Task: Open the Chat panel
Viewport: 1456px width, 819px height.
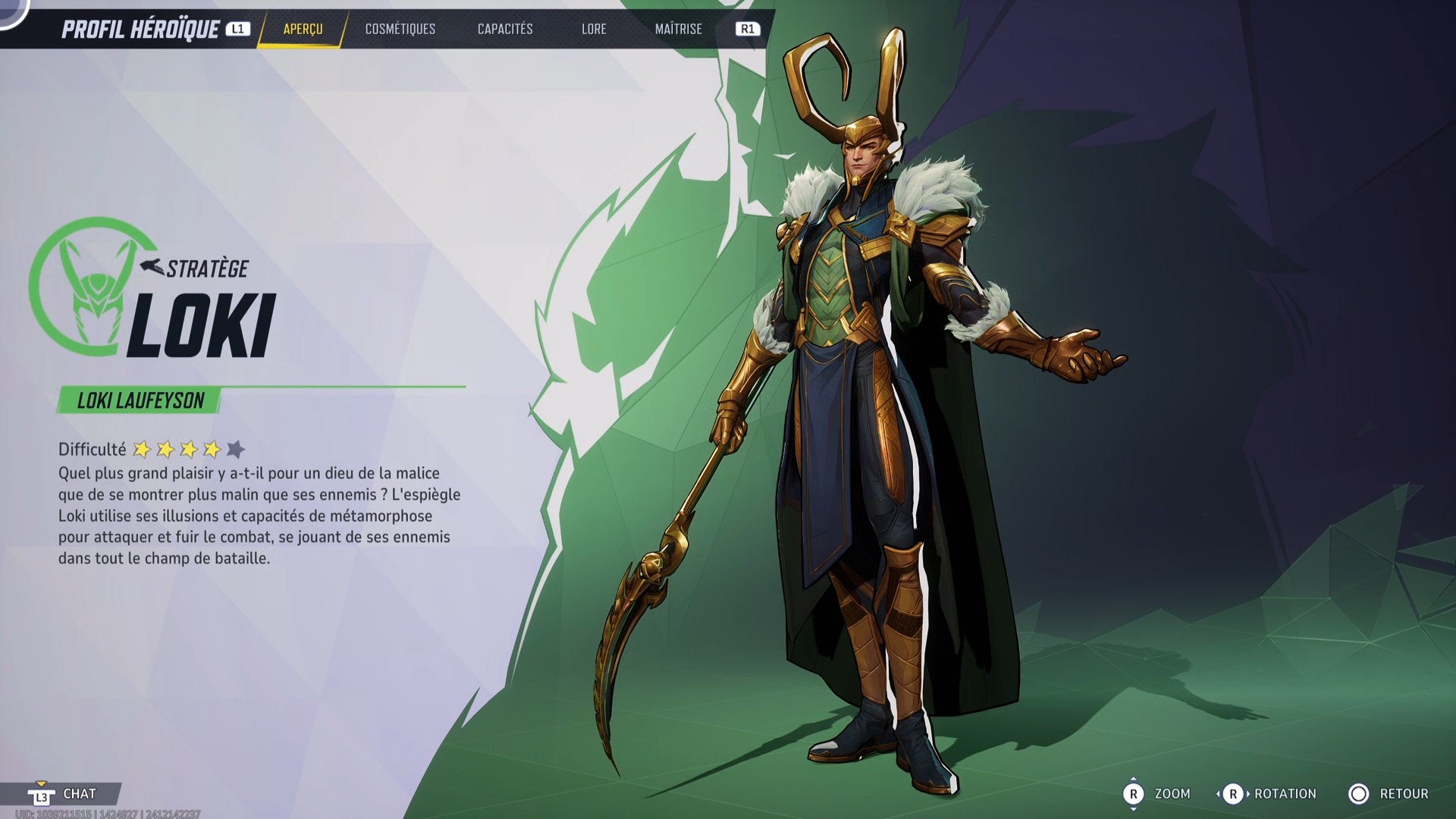Action: (79, 794)
